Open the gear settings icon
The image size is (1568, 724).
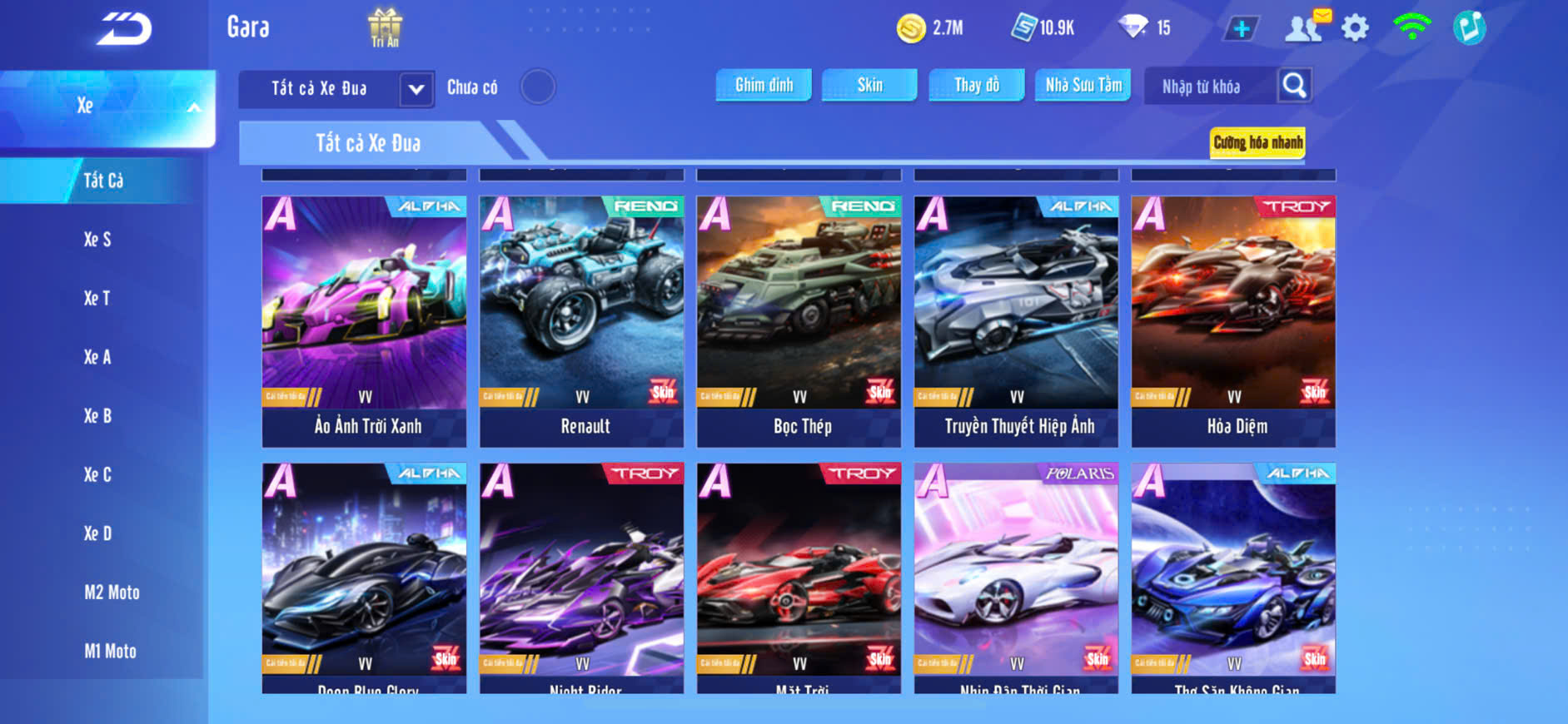1355,28
